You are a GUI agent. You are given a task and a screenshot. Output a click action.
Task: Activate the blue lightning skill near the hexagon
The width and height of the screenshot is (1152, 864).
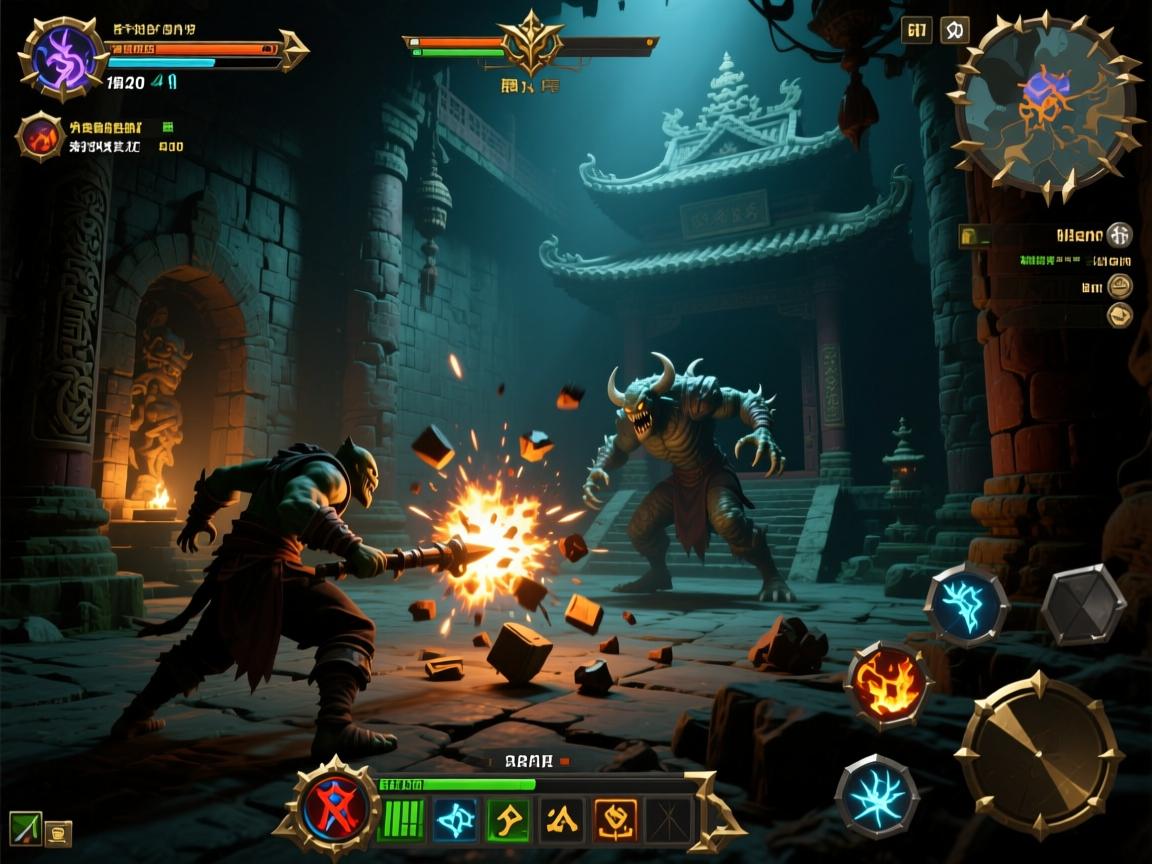(x=965, y=604)
